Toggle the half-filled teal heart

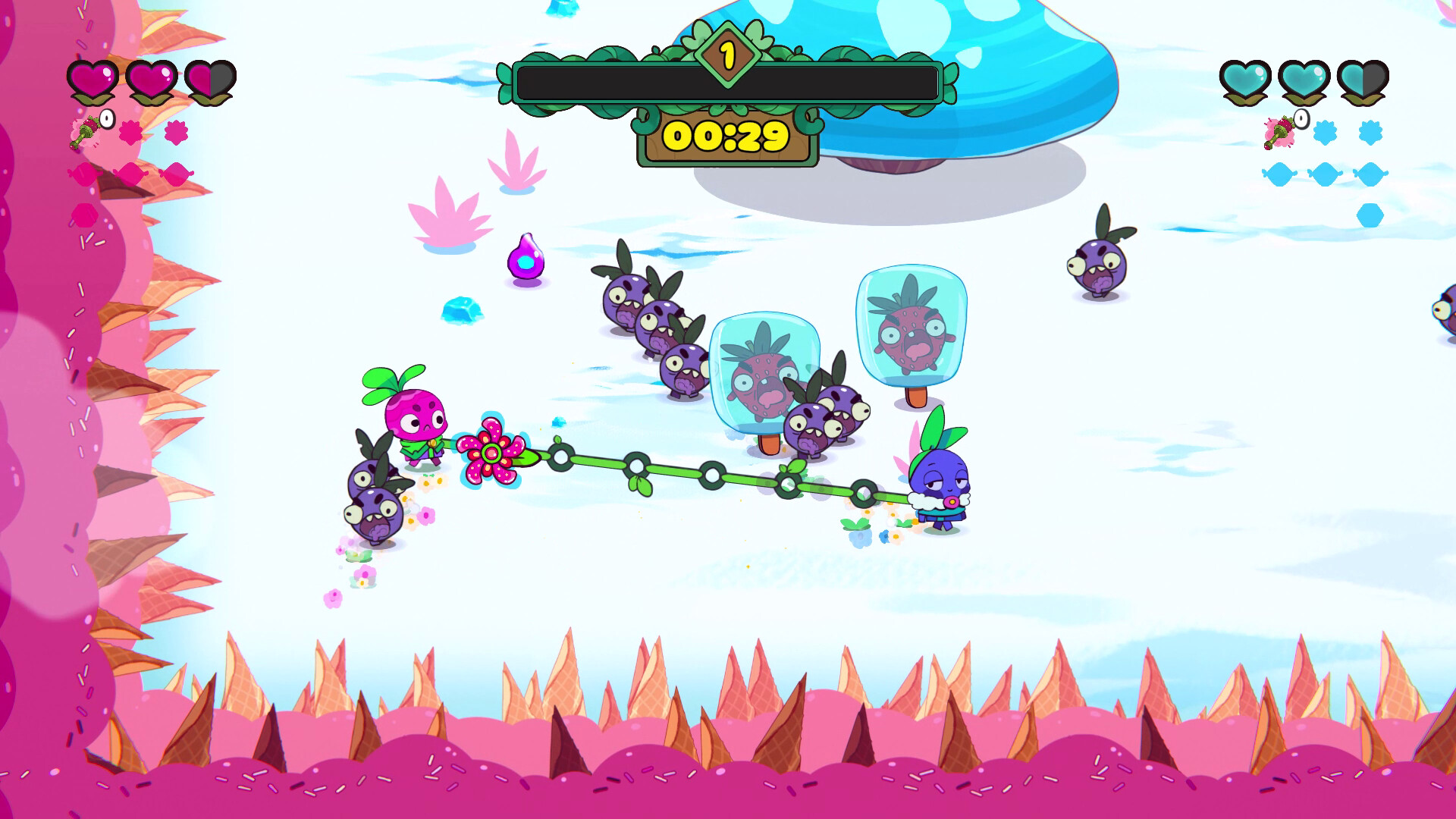click(1362, 79)
